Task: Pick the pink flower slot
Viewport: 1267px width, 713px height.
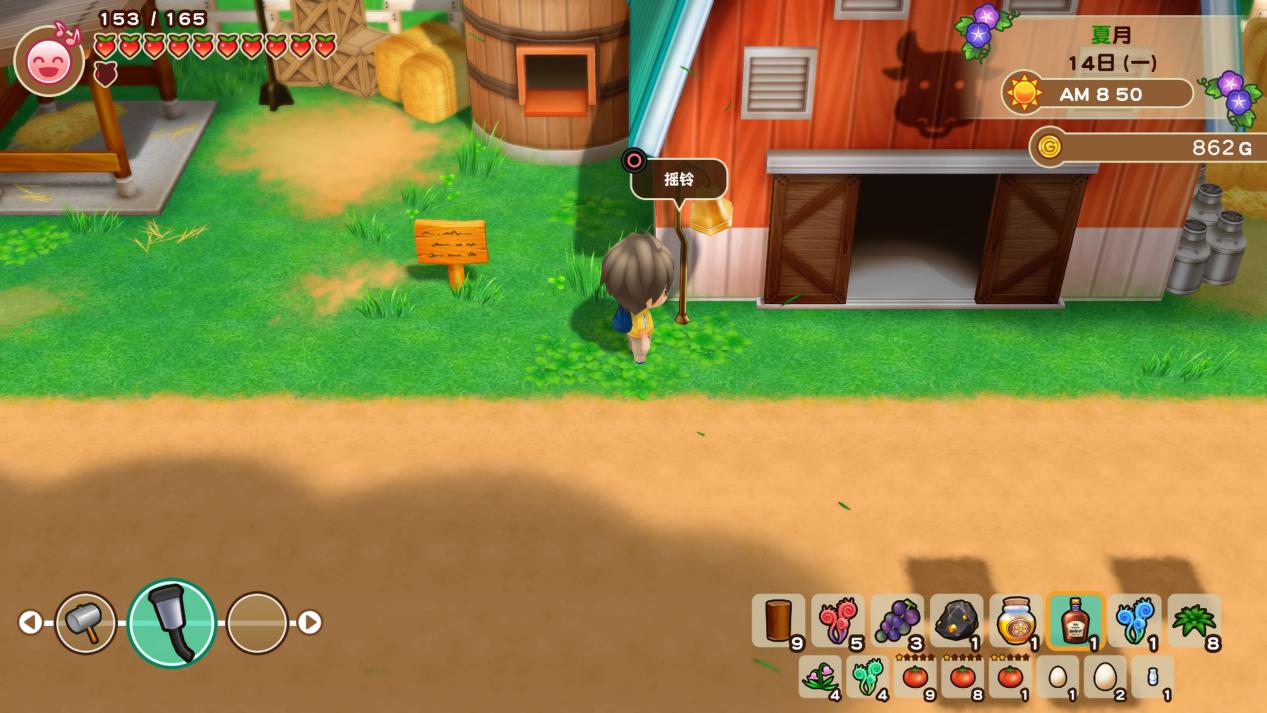Action: tap(820, 677)
